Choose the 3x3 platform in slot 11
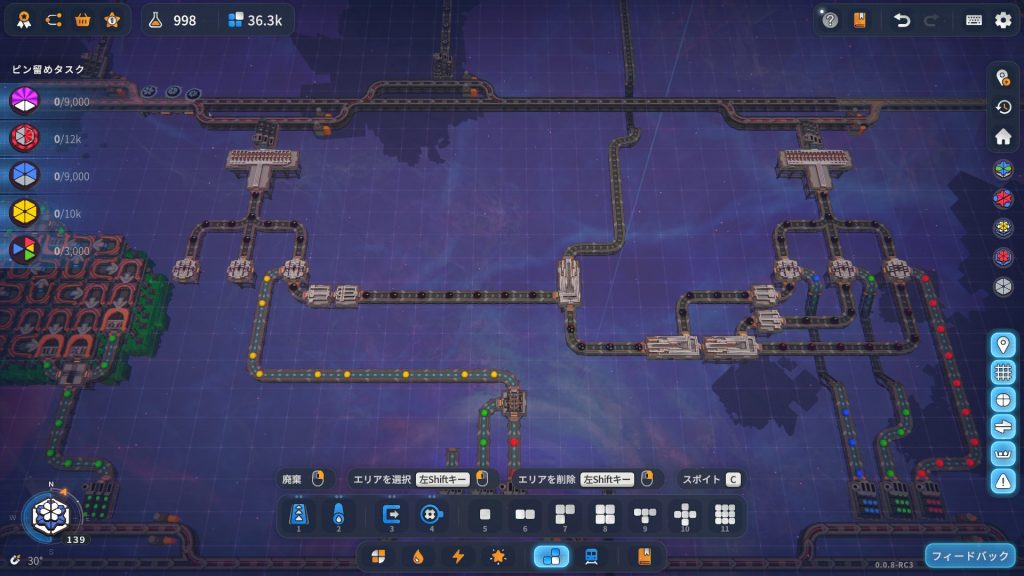The width and height of the screenshot is (1024, 576). [x=725, y=515]
